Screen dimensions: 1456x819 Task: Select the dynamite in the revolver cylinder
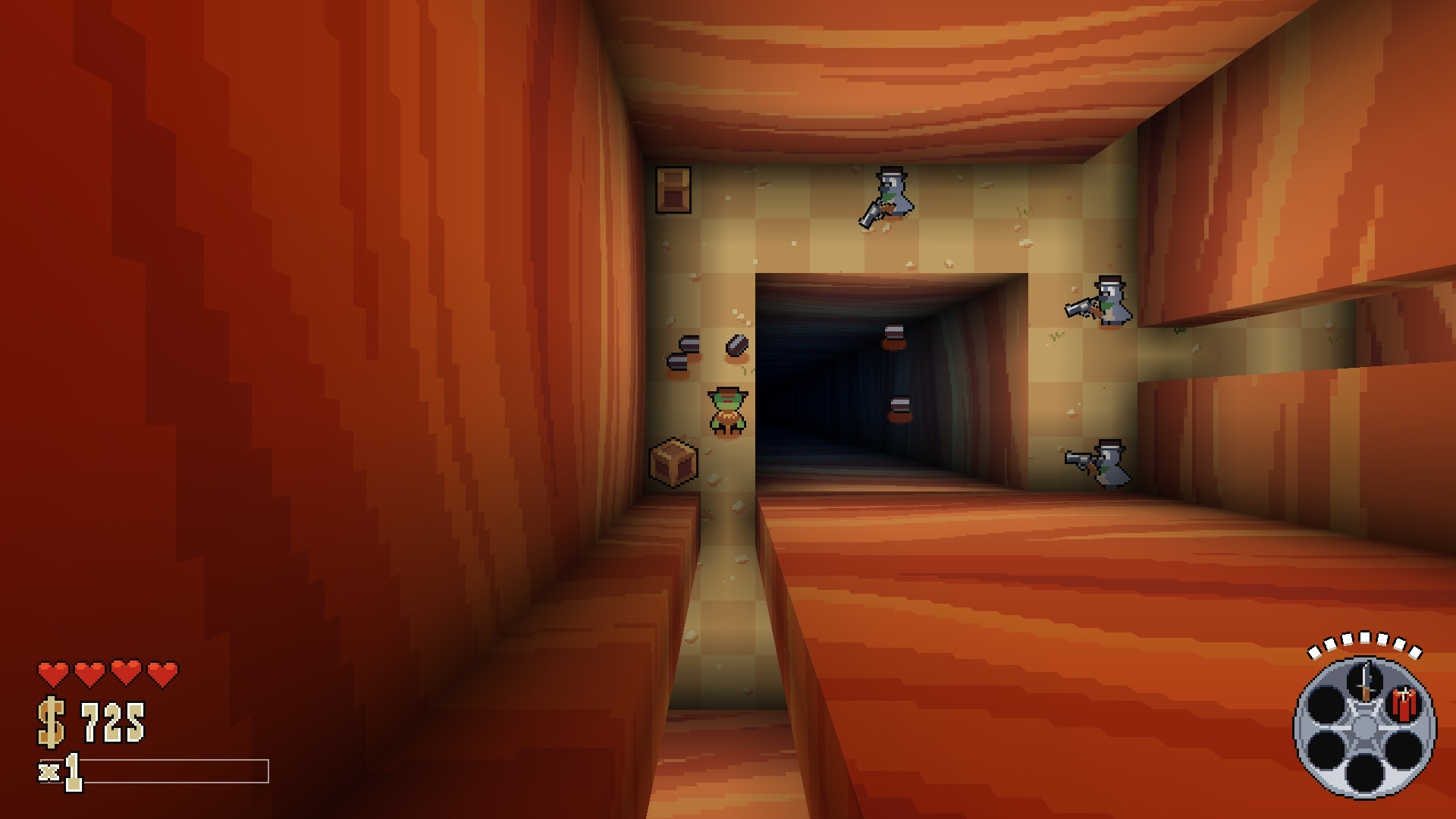(x=1402, y=704)
